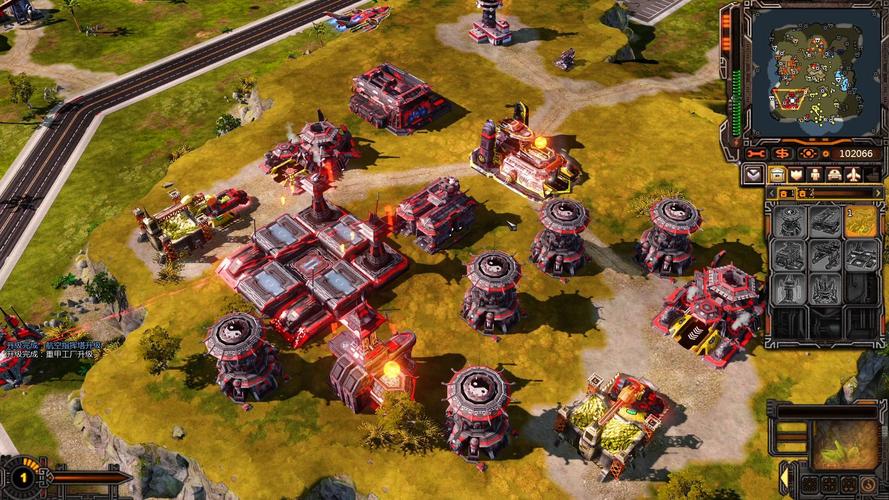Open the aircraft production tab
The width and height of the screenshot is (889, 500).
(x=853, y=174)
